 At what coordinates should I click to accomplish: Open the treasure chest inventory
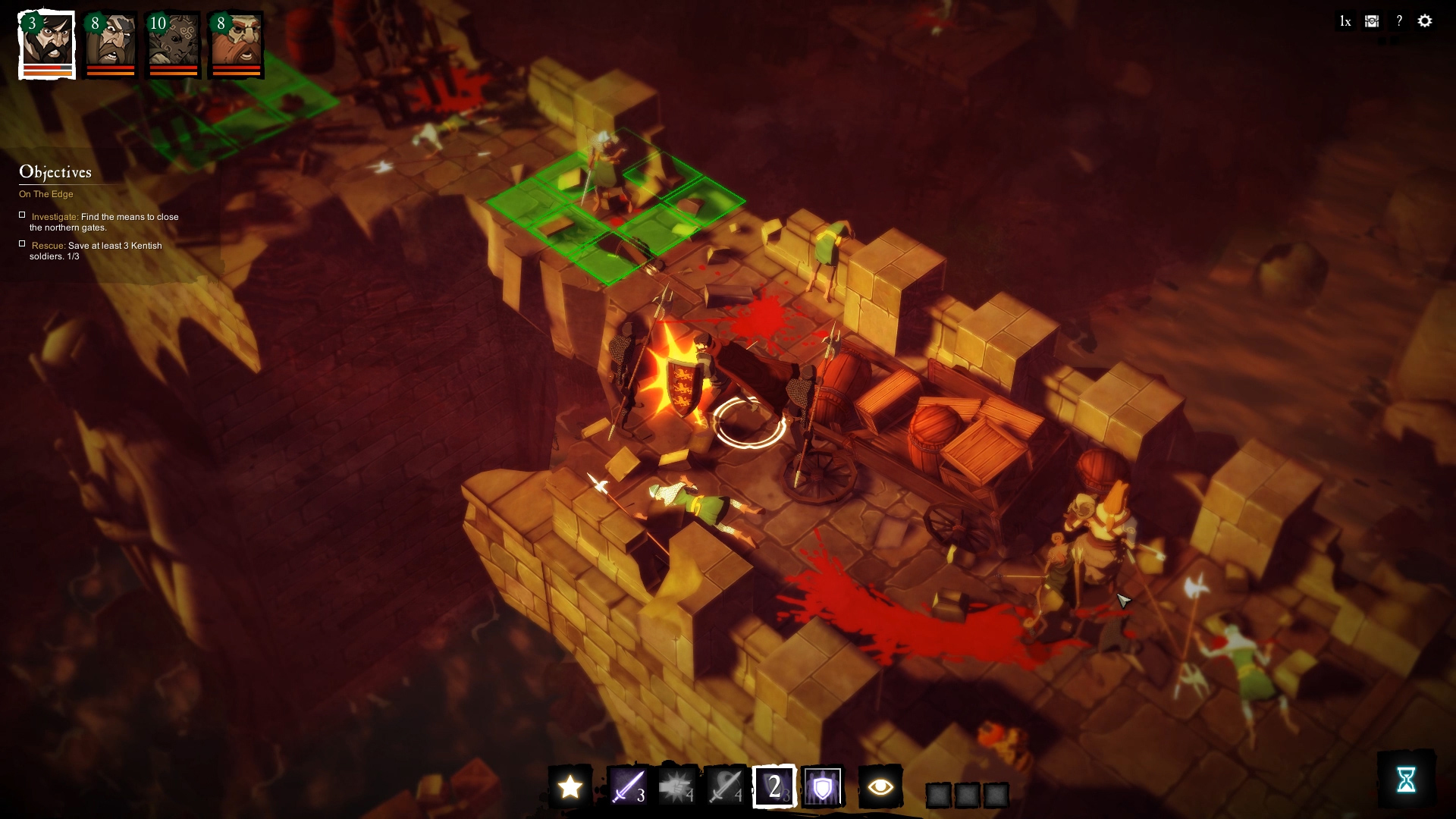(1371, 21)
